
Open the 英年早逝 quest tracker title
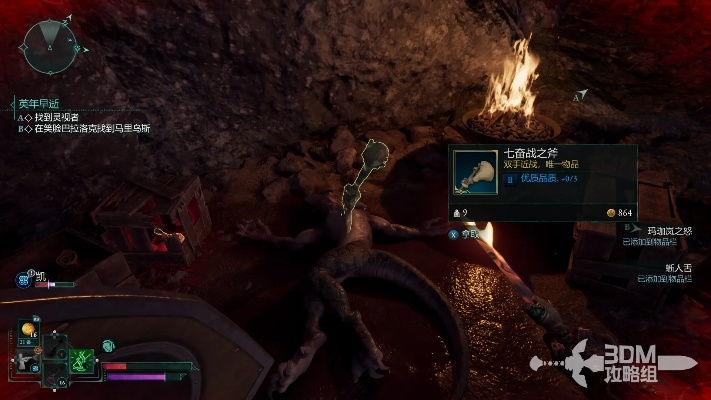click(41, 103)
